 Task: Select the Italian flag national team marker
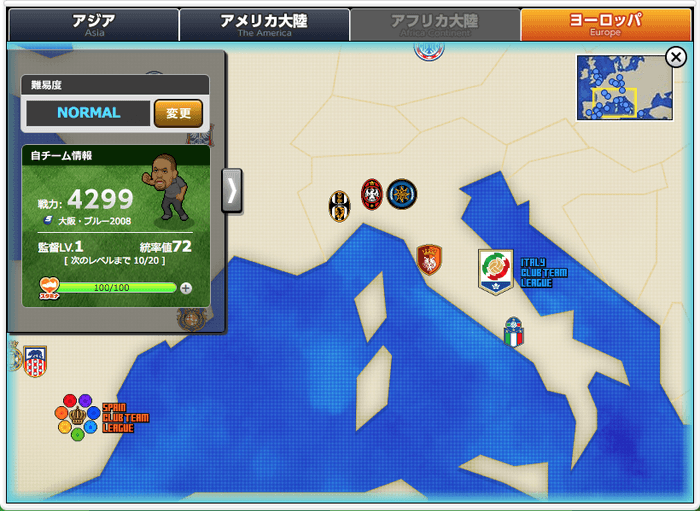tap(513, 333)
